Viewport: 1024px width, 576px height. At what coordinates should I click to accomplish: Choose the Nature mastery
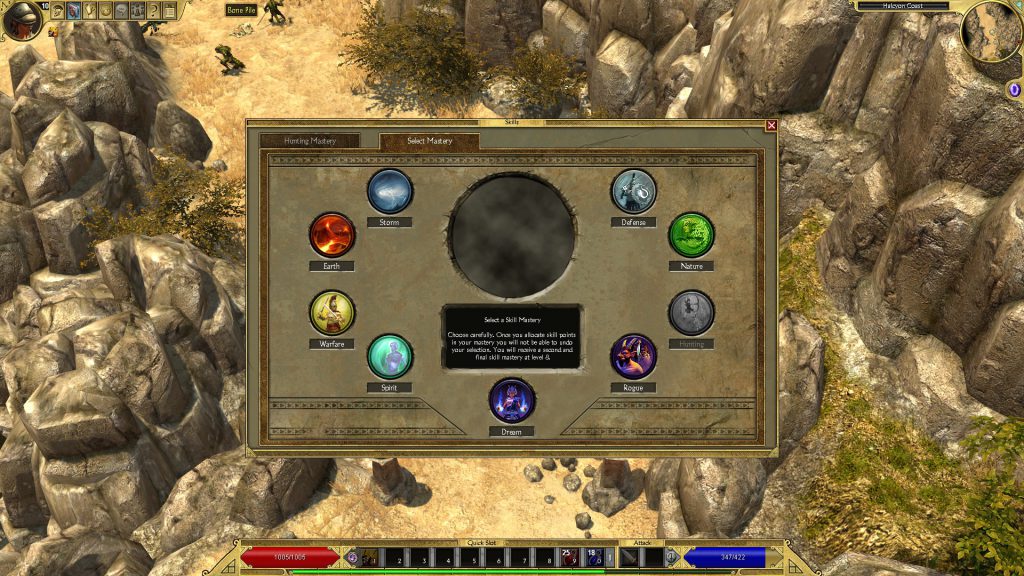click(691, 235)
